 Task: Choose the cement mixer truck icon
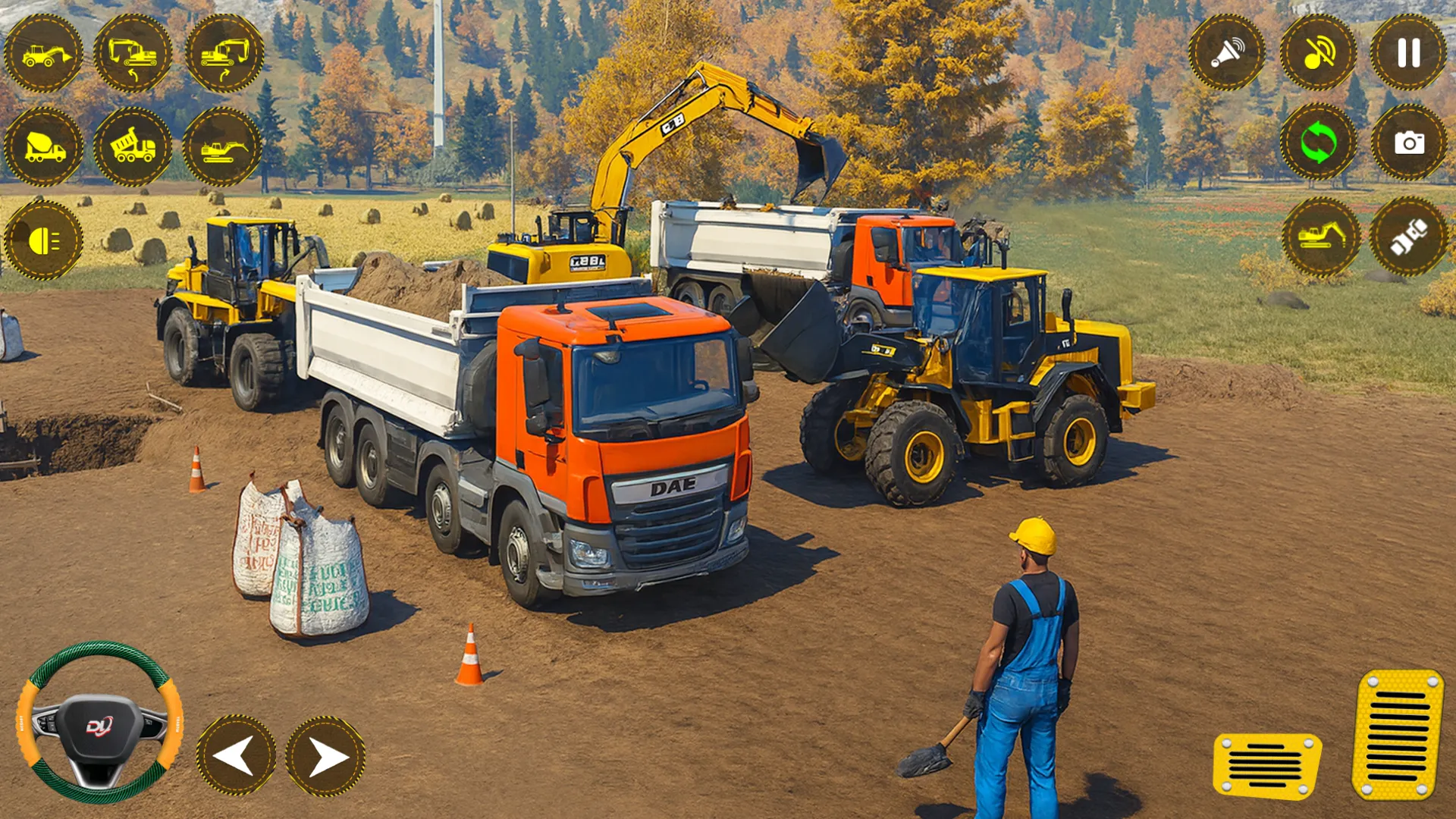[x=43, y=146]
